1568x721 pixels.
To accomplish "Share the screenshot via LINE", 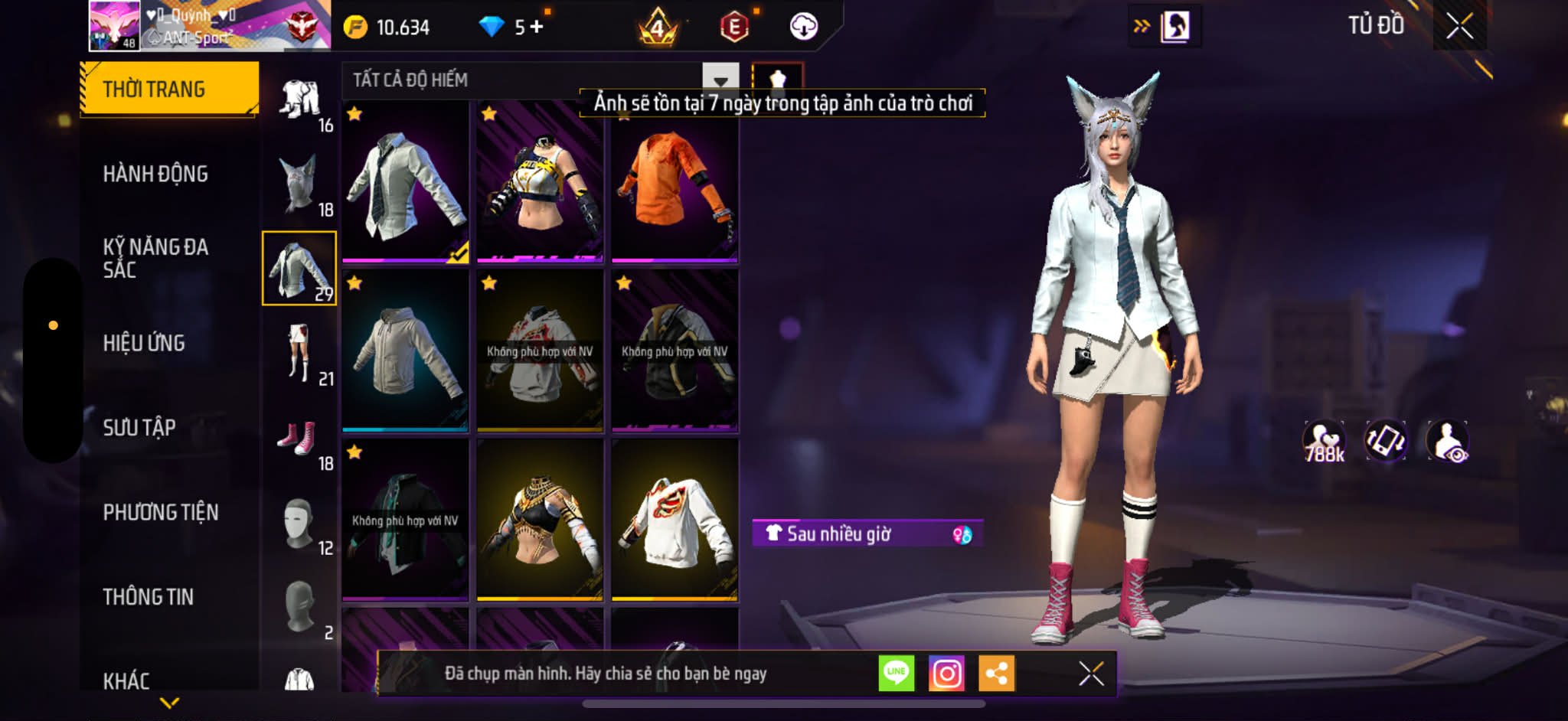I will (x=896, y=674).
